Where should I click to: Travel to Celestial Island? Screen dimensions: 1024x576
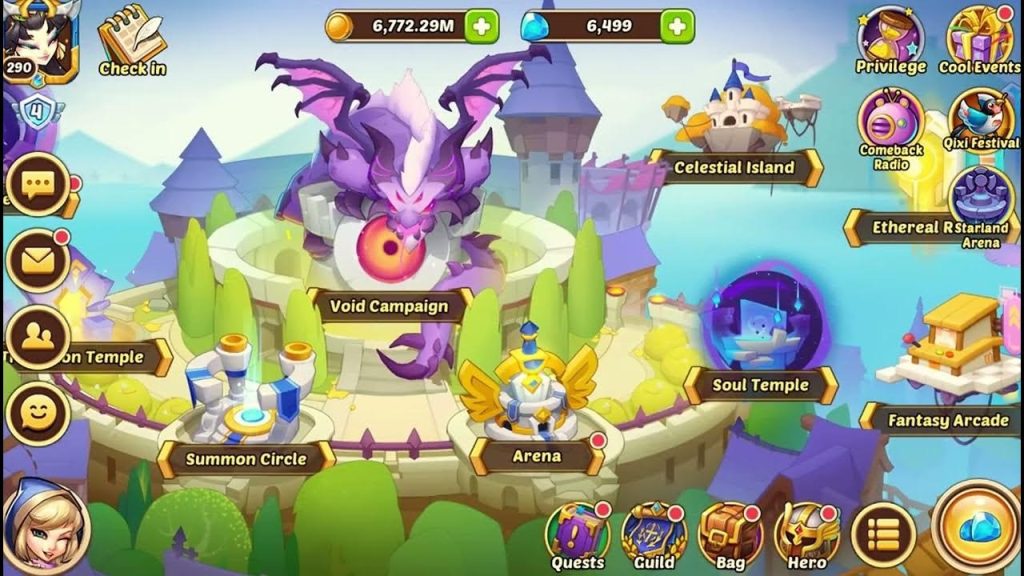coord(734,167)
